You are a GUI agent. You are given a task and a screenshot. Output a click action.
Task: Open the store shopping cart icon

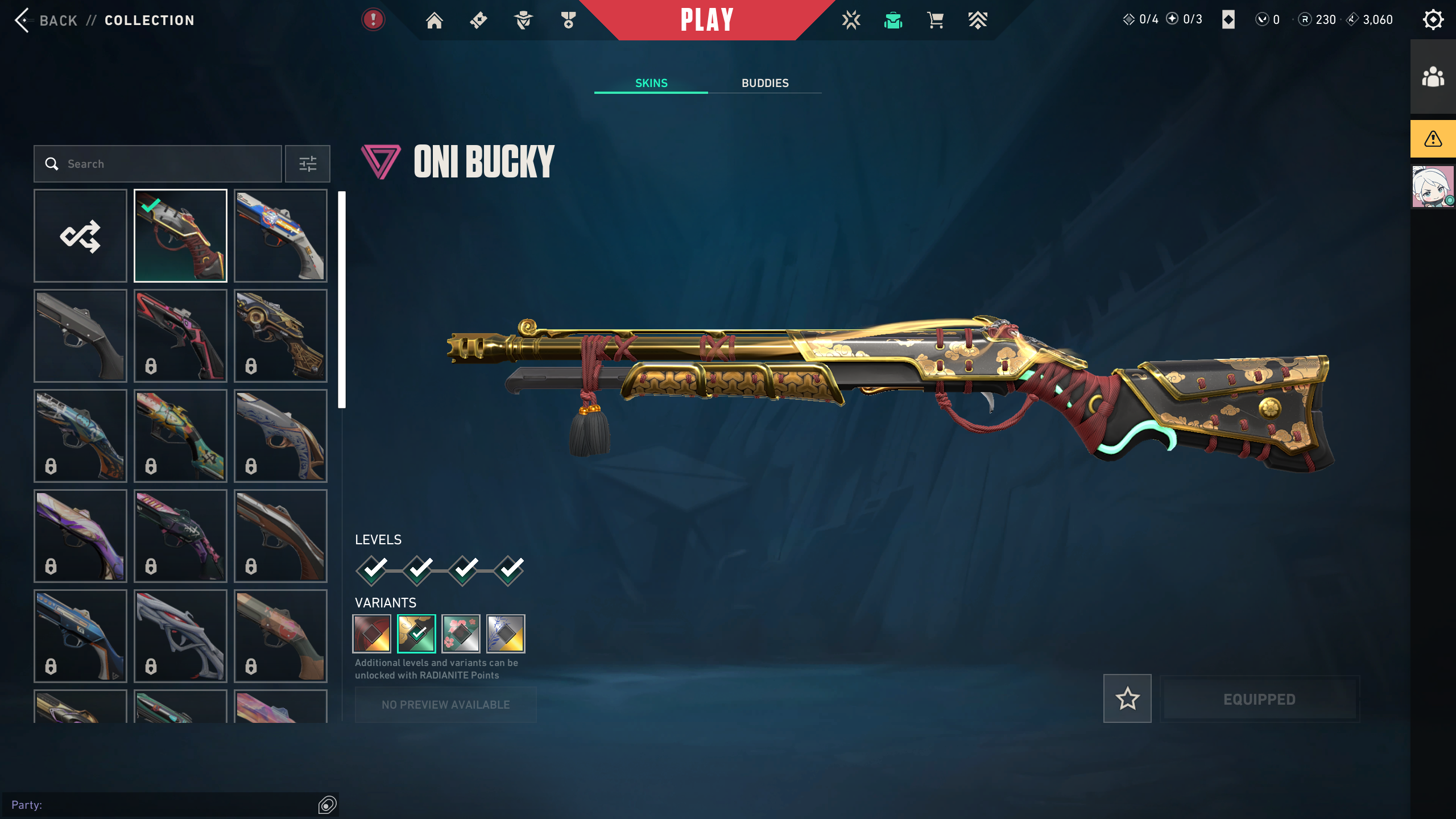(x=935, y=20)
